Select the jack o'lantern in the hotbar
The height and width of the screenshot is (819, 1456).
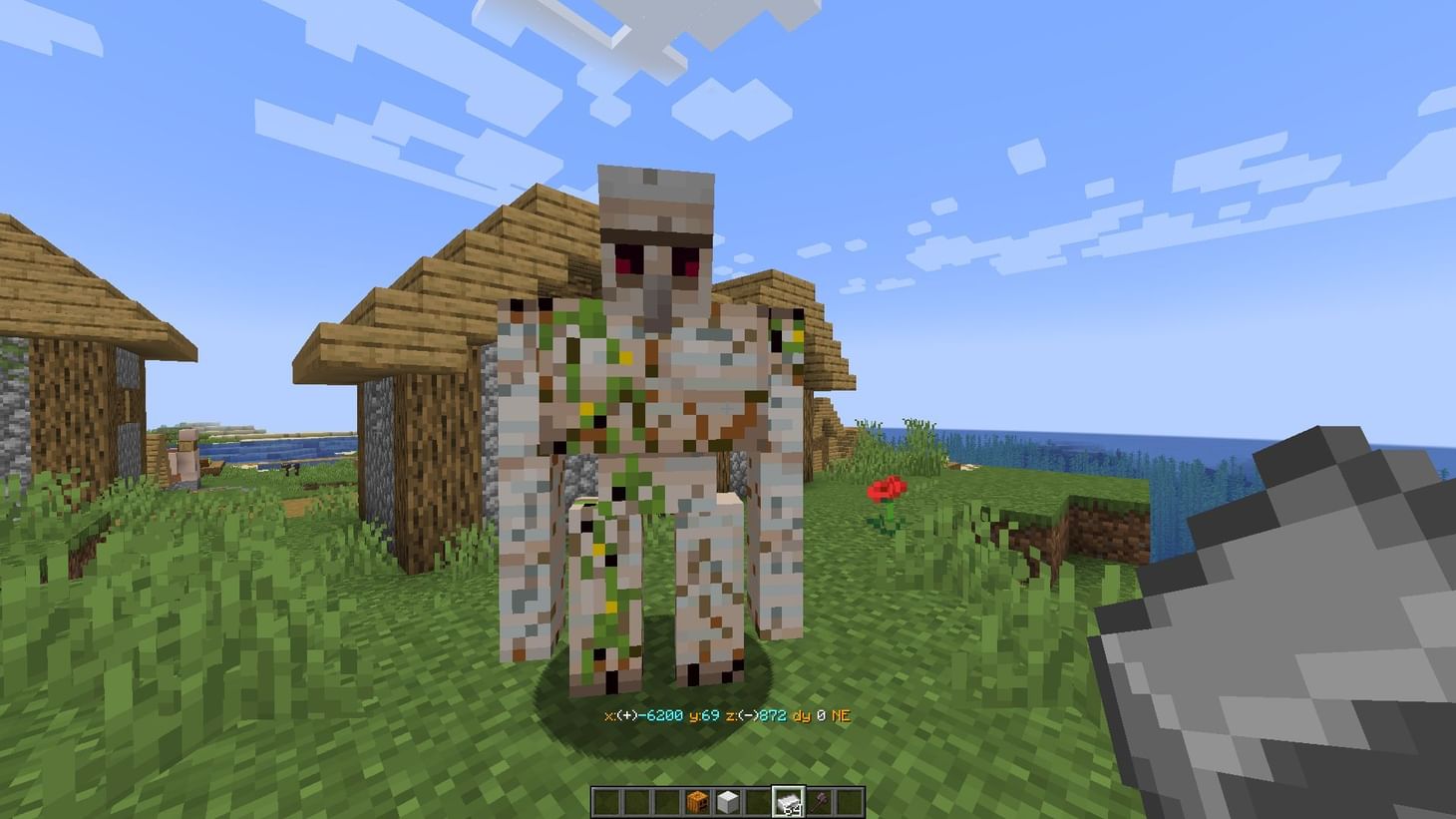[x=698, y=801]
